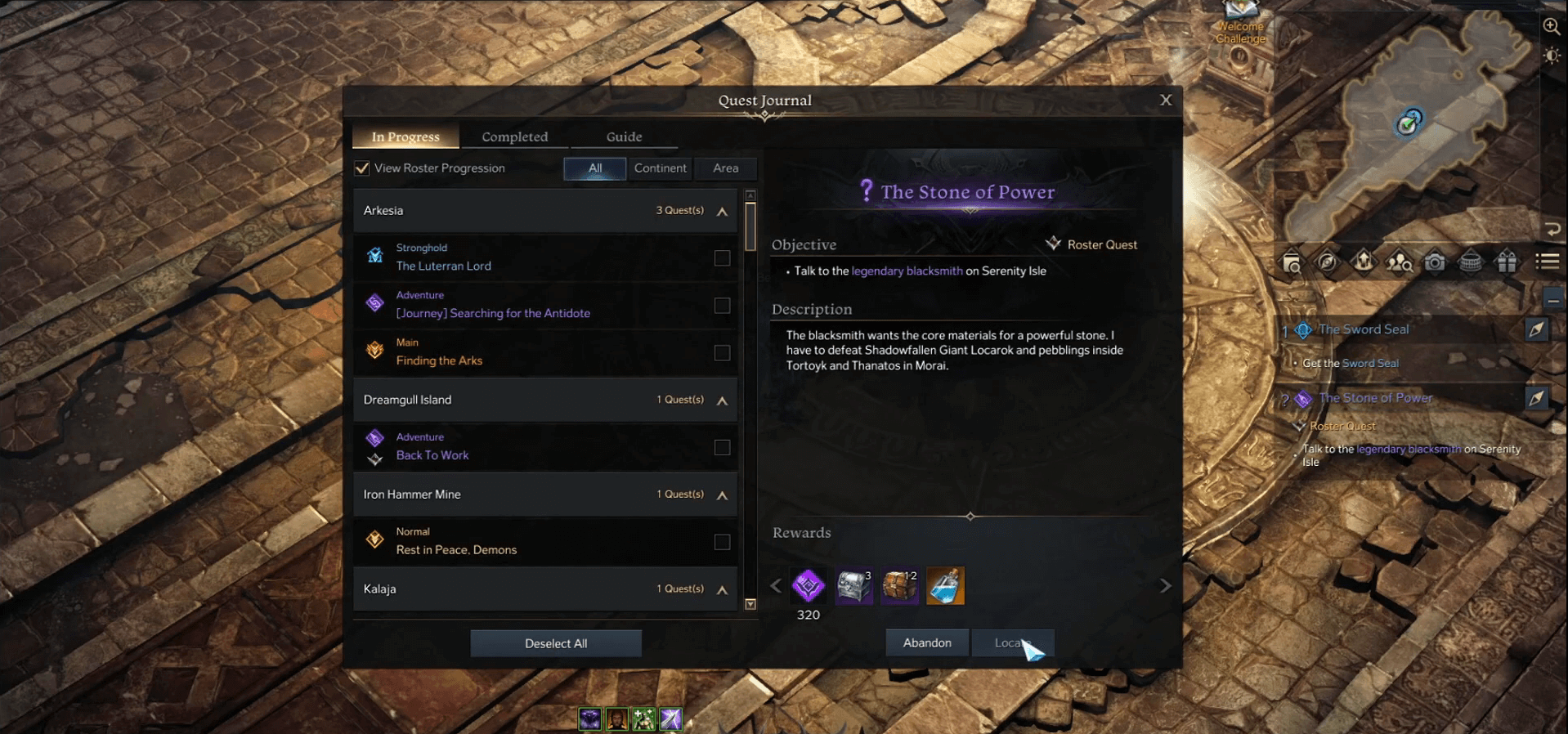
Task: Show next rewards with right arrow
Action: point(1166,586)
